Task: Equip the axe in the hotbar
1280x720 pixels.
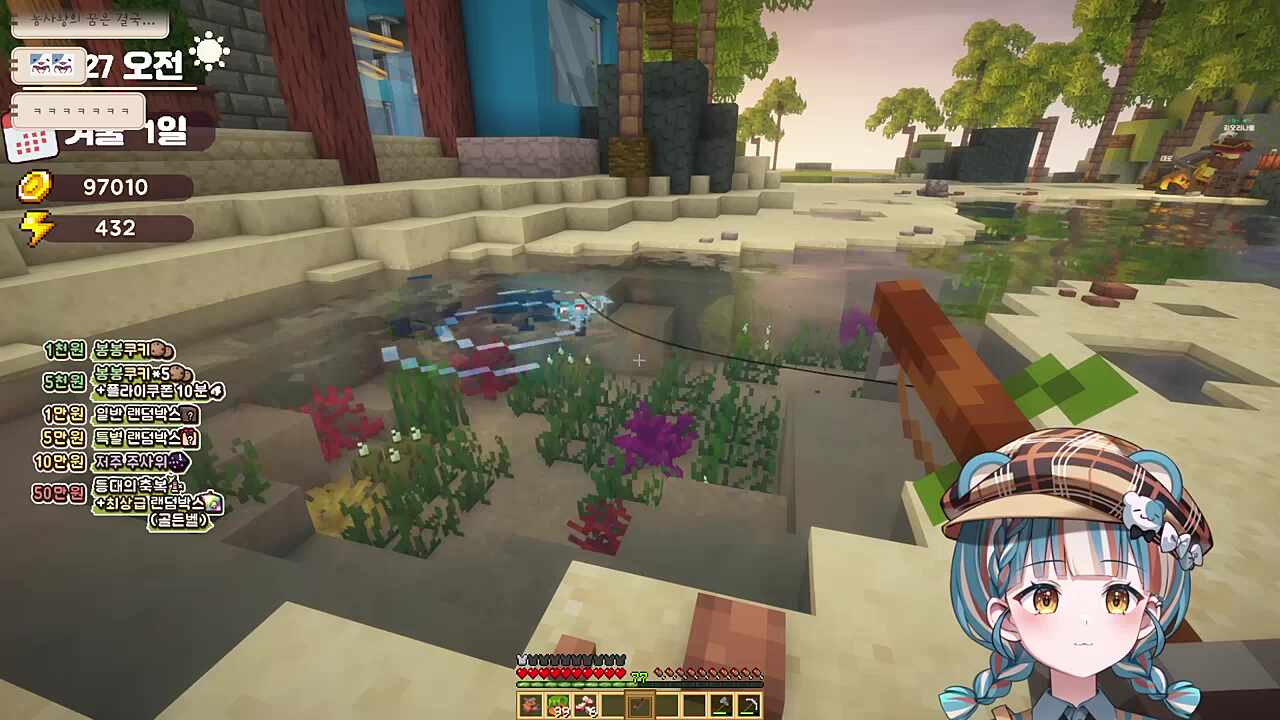Action: click(x=721, y=706)
